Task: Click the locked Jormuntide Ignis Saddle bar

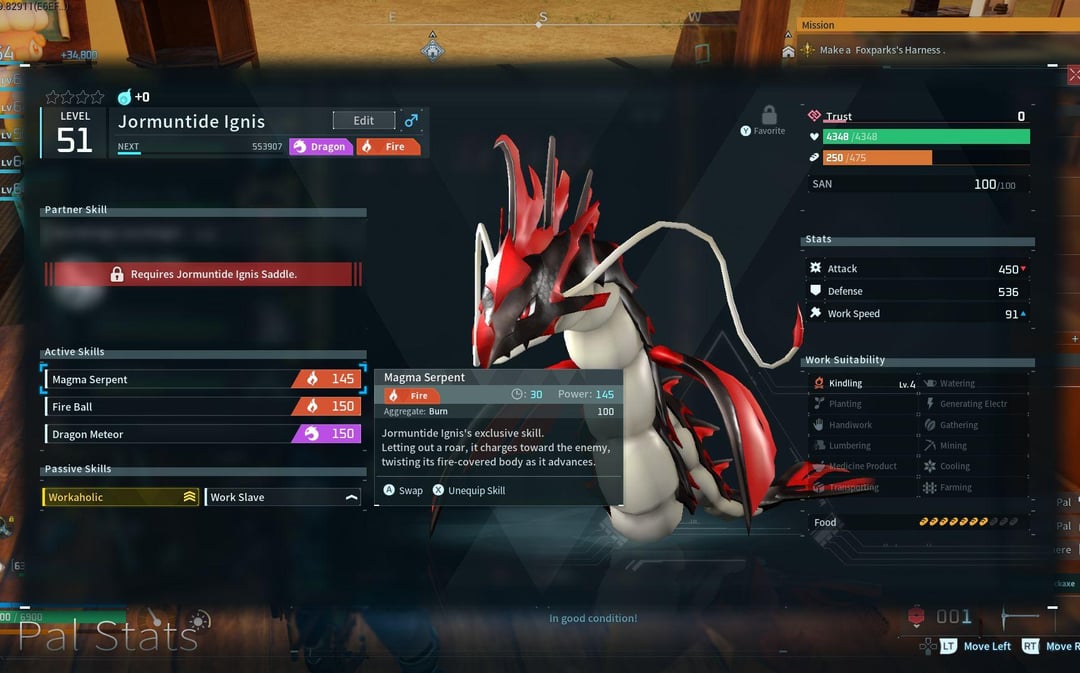Action: pos(203,274)
